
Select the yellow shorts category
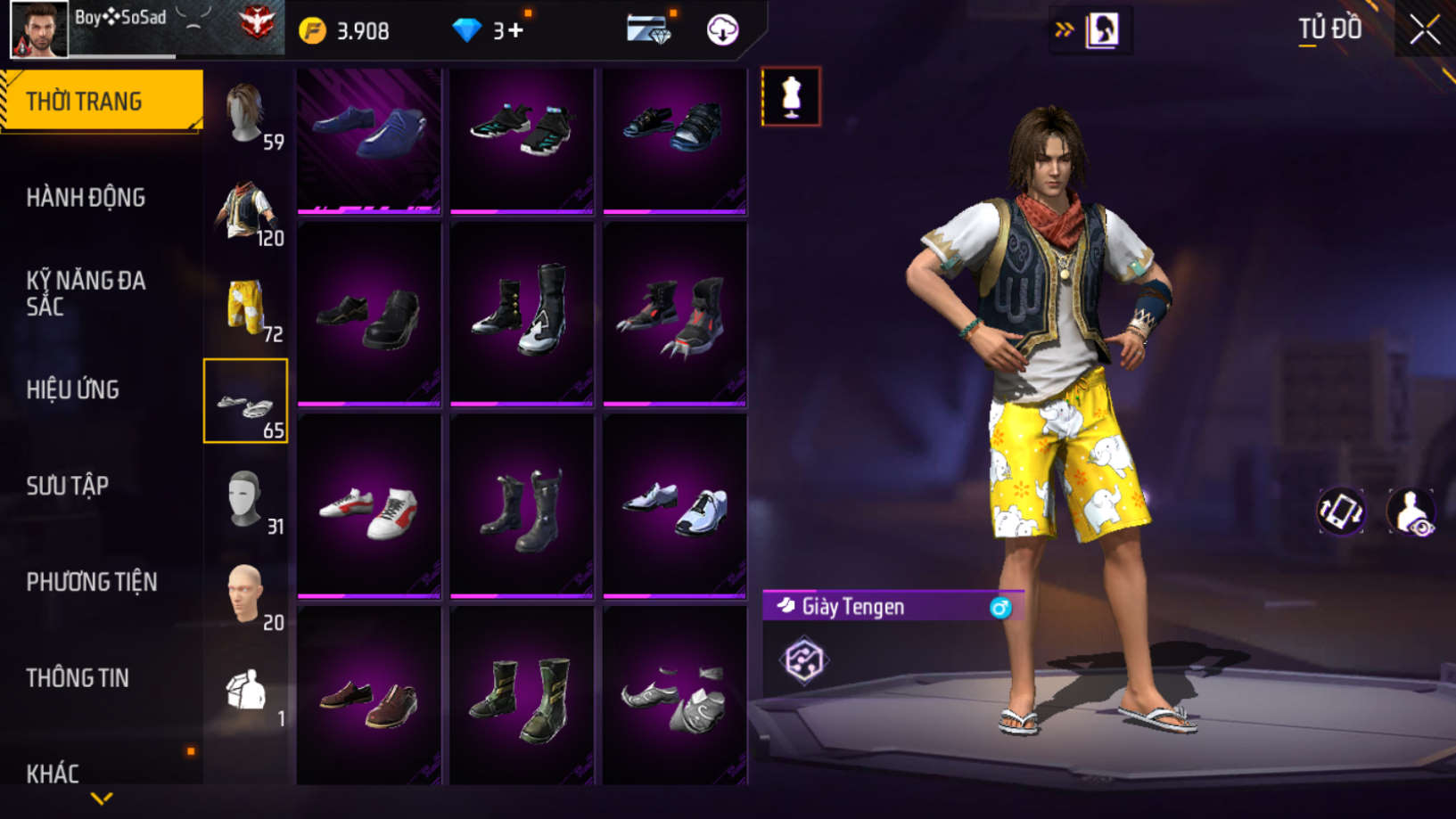coord(245,307)
